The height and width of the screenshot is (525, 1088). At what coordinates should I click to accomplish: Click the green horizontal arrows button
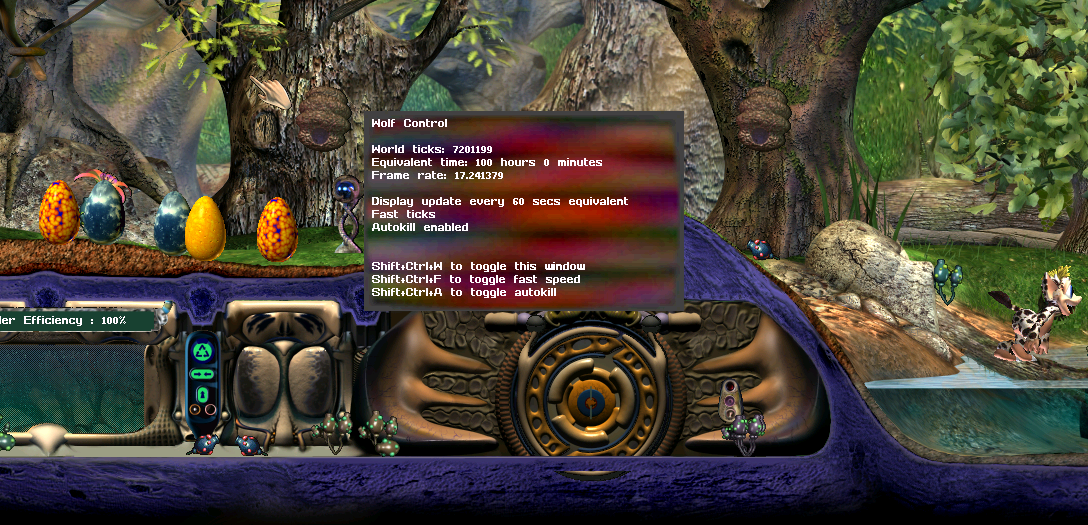[202, 372]
